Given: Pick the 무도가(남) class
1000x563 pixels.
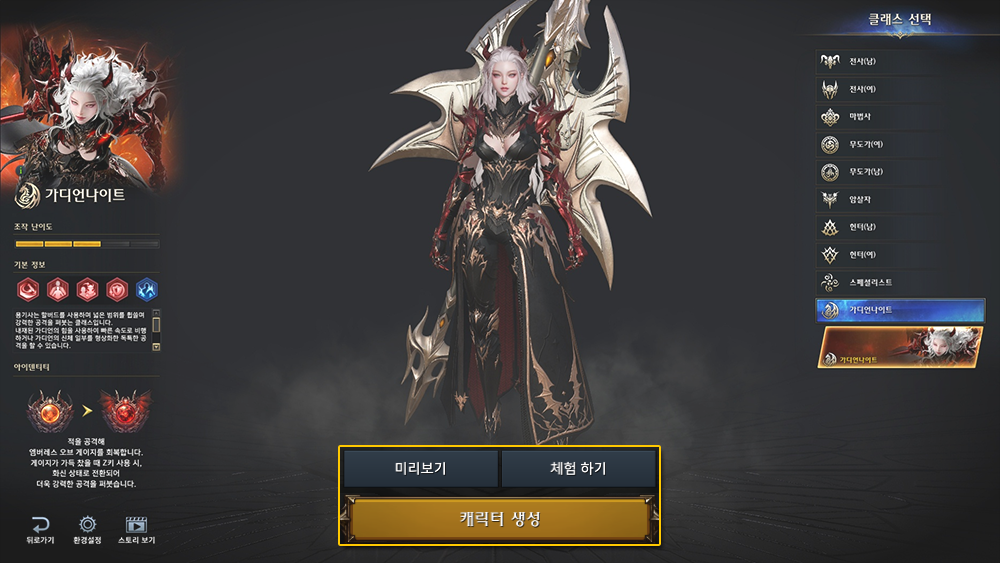Looking at the screenshot, I should [898, 172].
